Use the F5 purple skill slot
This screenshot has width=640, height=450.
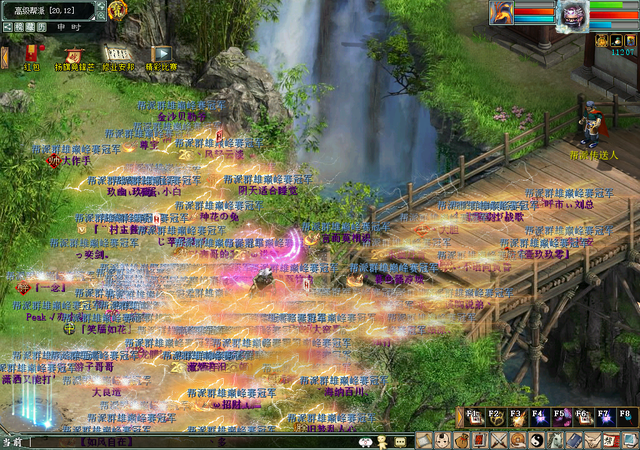(x=560, y=416)
